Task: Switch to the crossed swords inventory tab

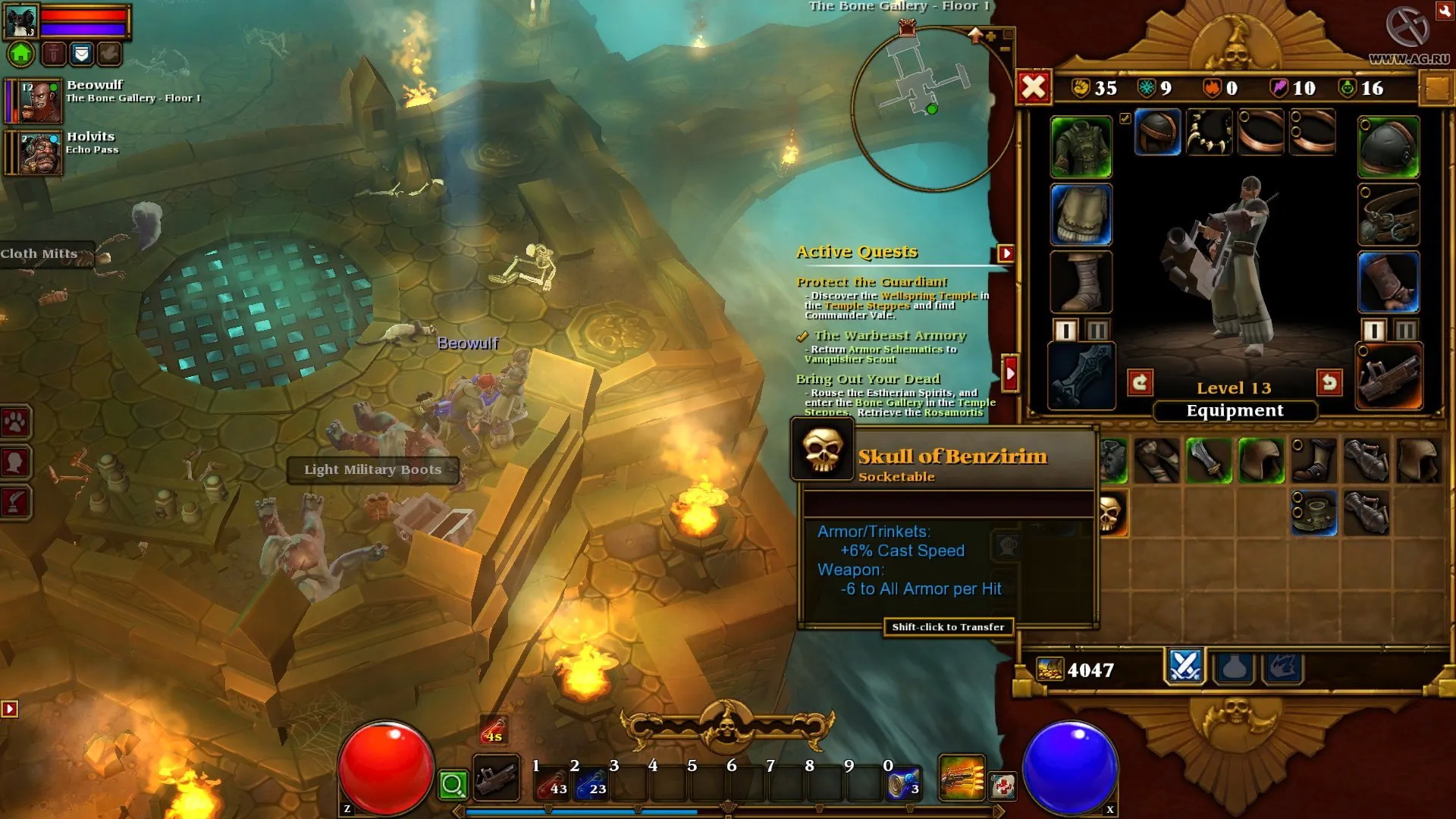Action: tap(1185, 667)
